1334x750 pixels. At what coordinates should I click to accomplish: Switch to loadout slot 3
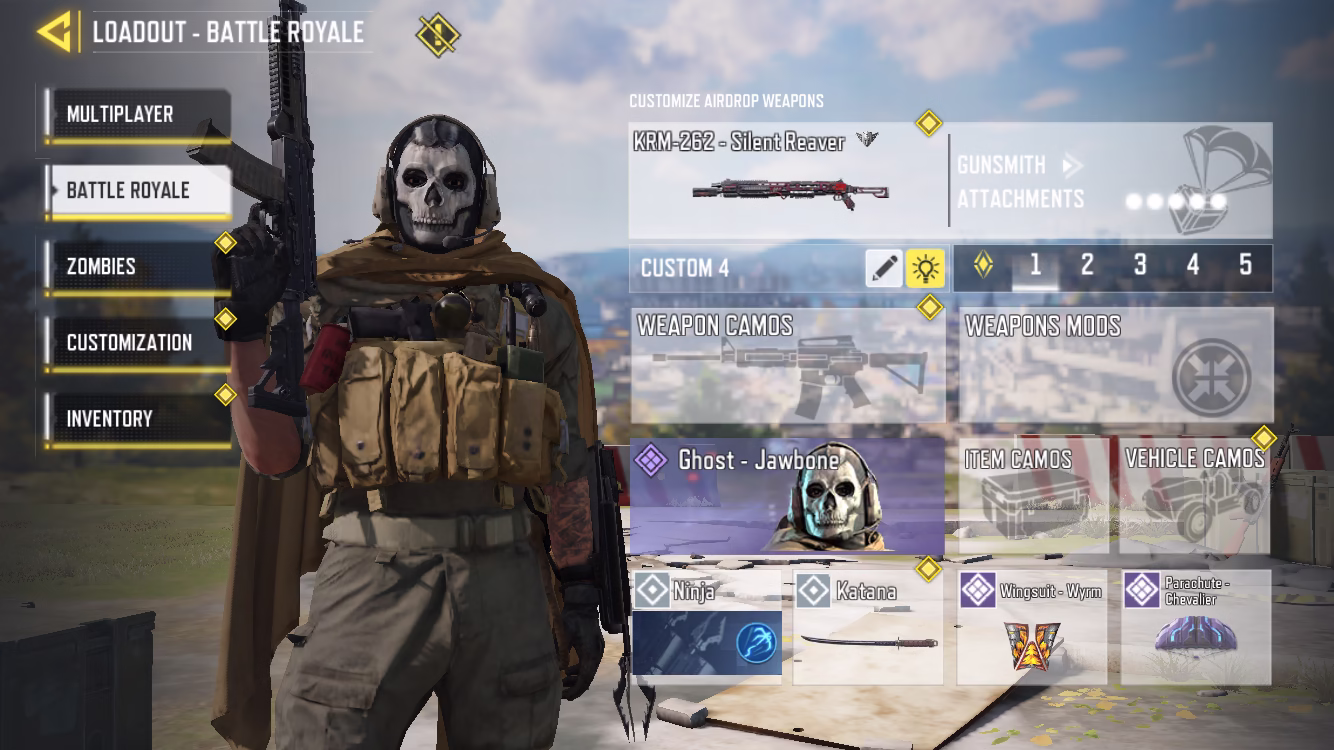coord(1140,266)
